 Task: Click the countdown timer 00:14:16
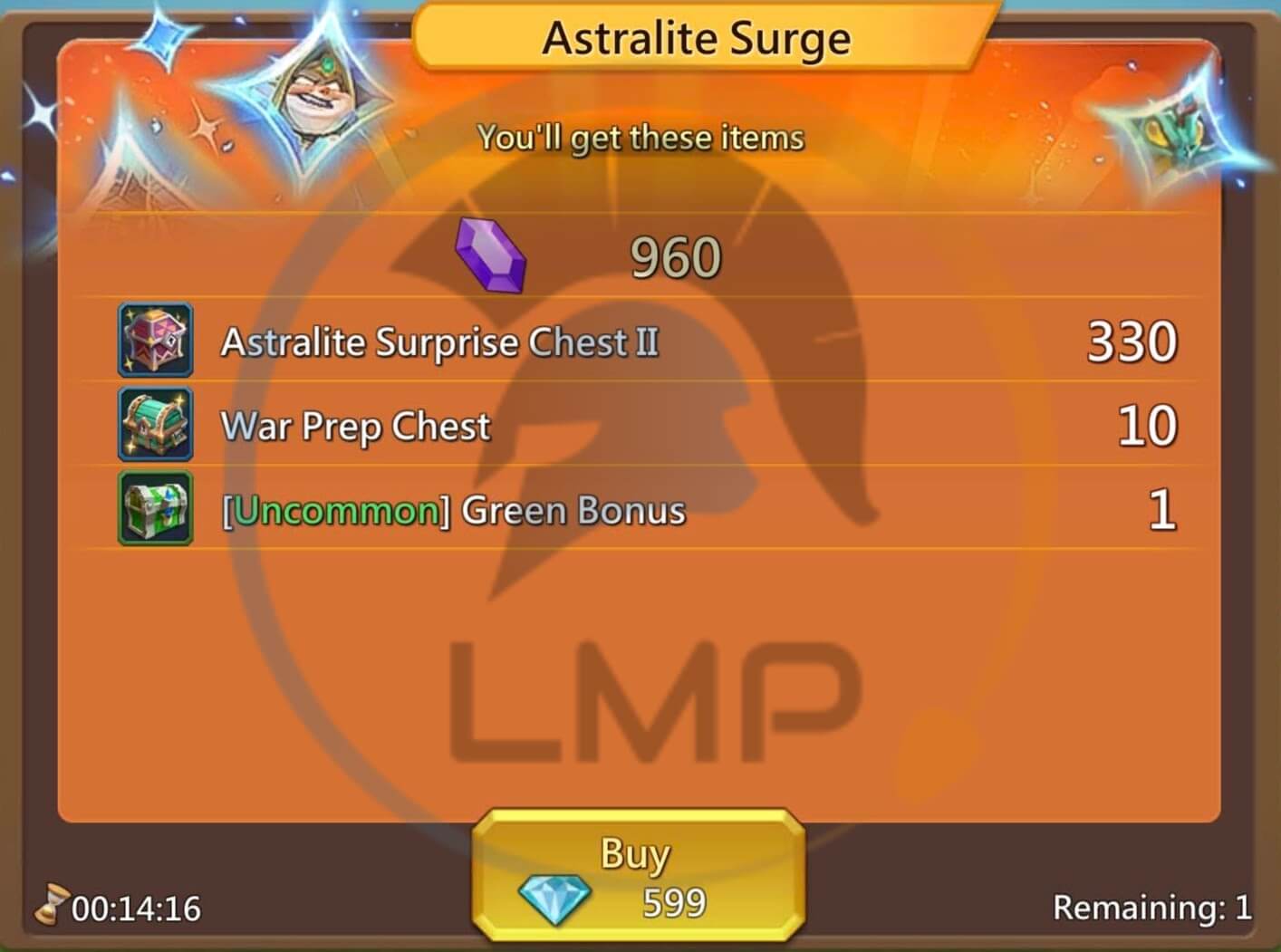click(134, 907)
